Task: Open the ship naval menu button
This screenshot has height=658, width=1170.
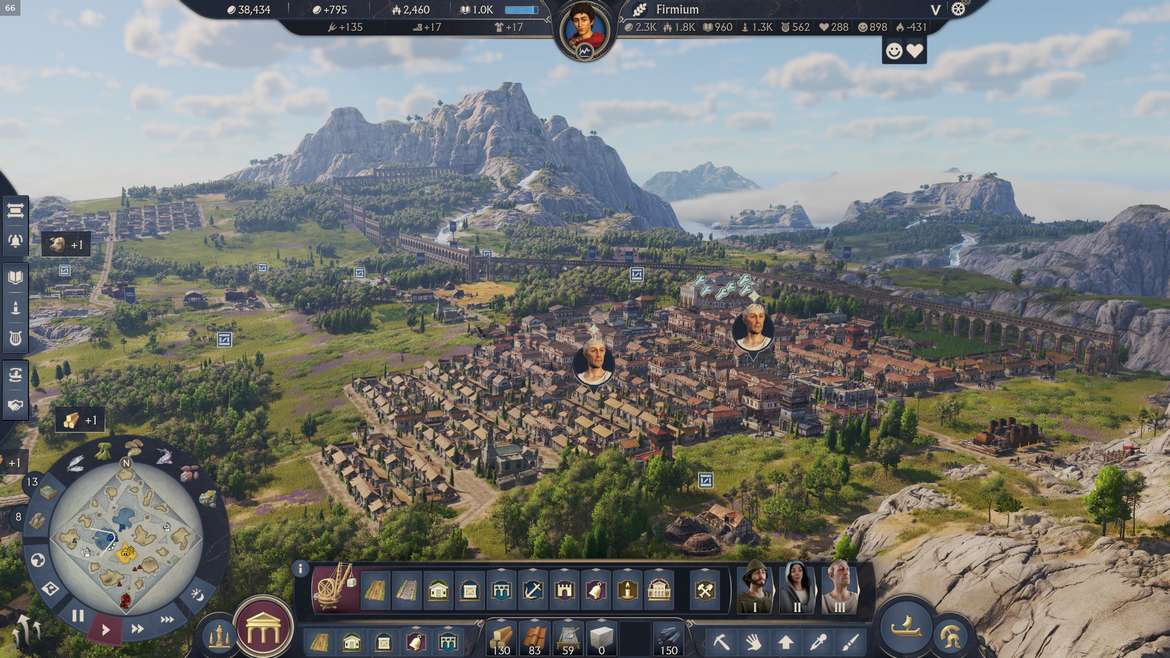Action: (908, 625)
